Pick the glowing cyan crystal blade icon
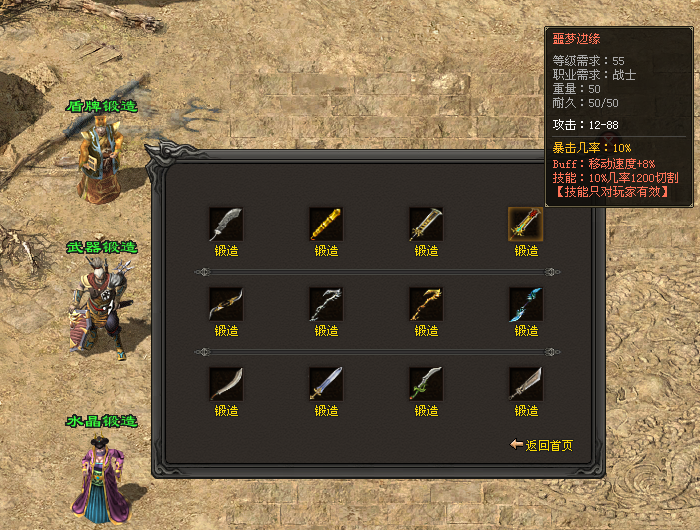This screenshot has height=530, width=700. pyautogui.click(x=526, y=304)
